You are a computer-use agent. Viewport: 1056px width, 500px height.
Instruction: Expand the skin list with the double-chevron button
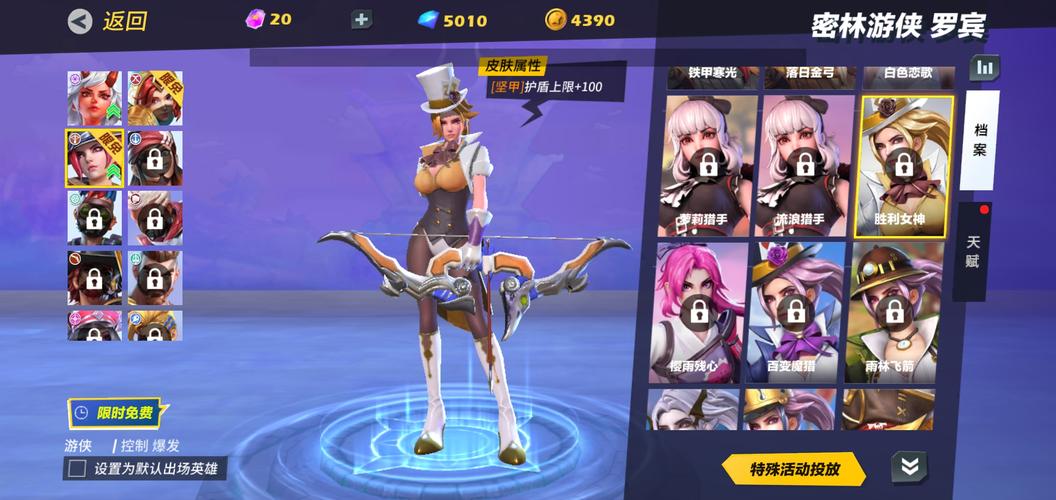(x=909, y=466)
